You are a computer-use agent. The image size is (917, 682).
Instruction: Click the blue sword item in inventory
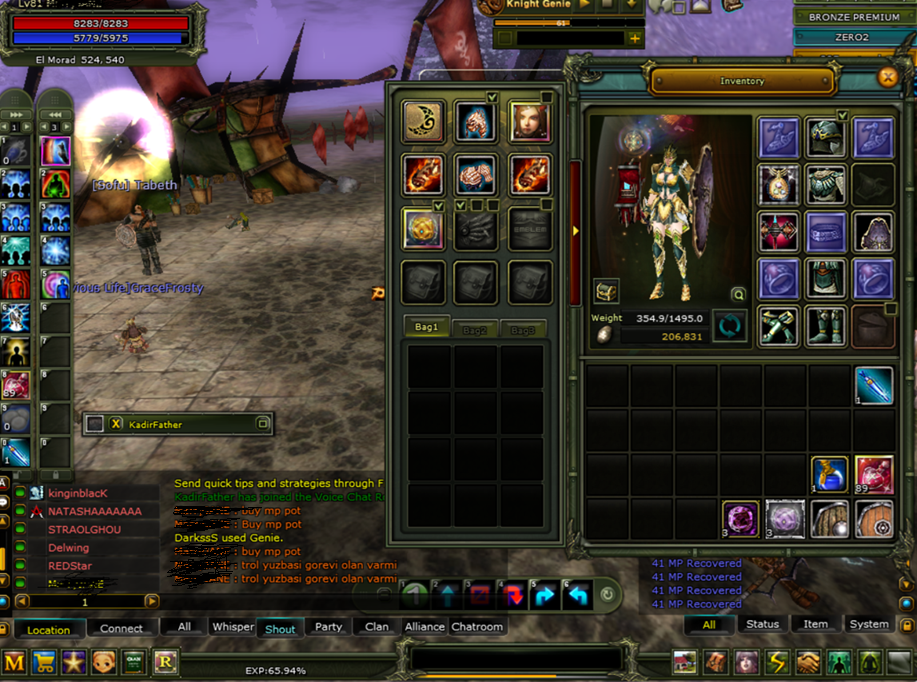(x=874, y=386)
